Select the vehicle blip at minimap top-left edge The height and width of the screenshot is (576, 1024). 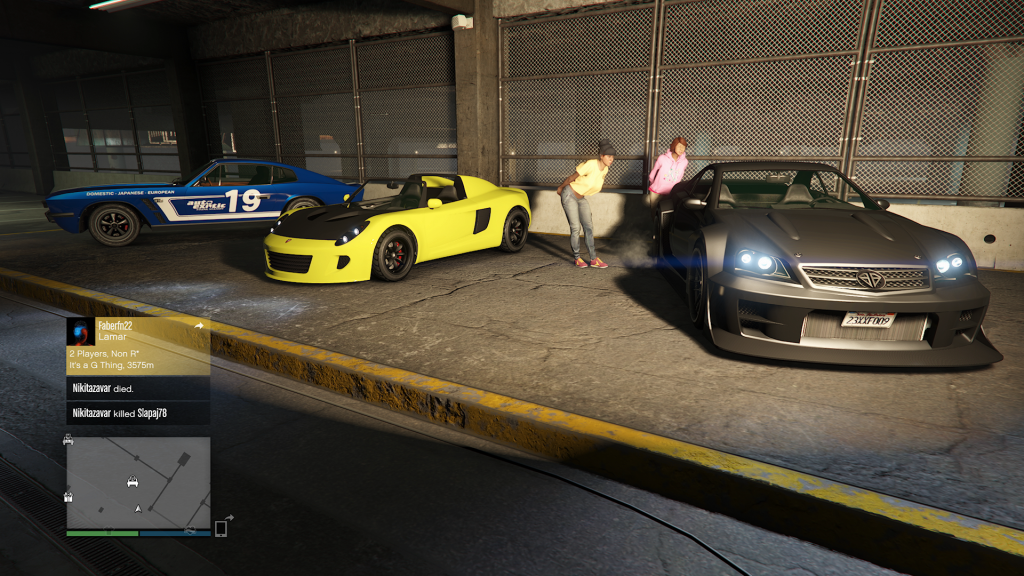pos(68,439)
